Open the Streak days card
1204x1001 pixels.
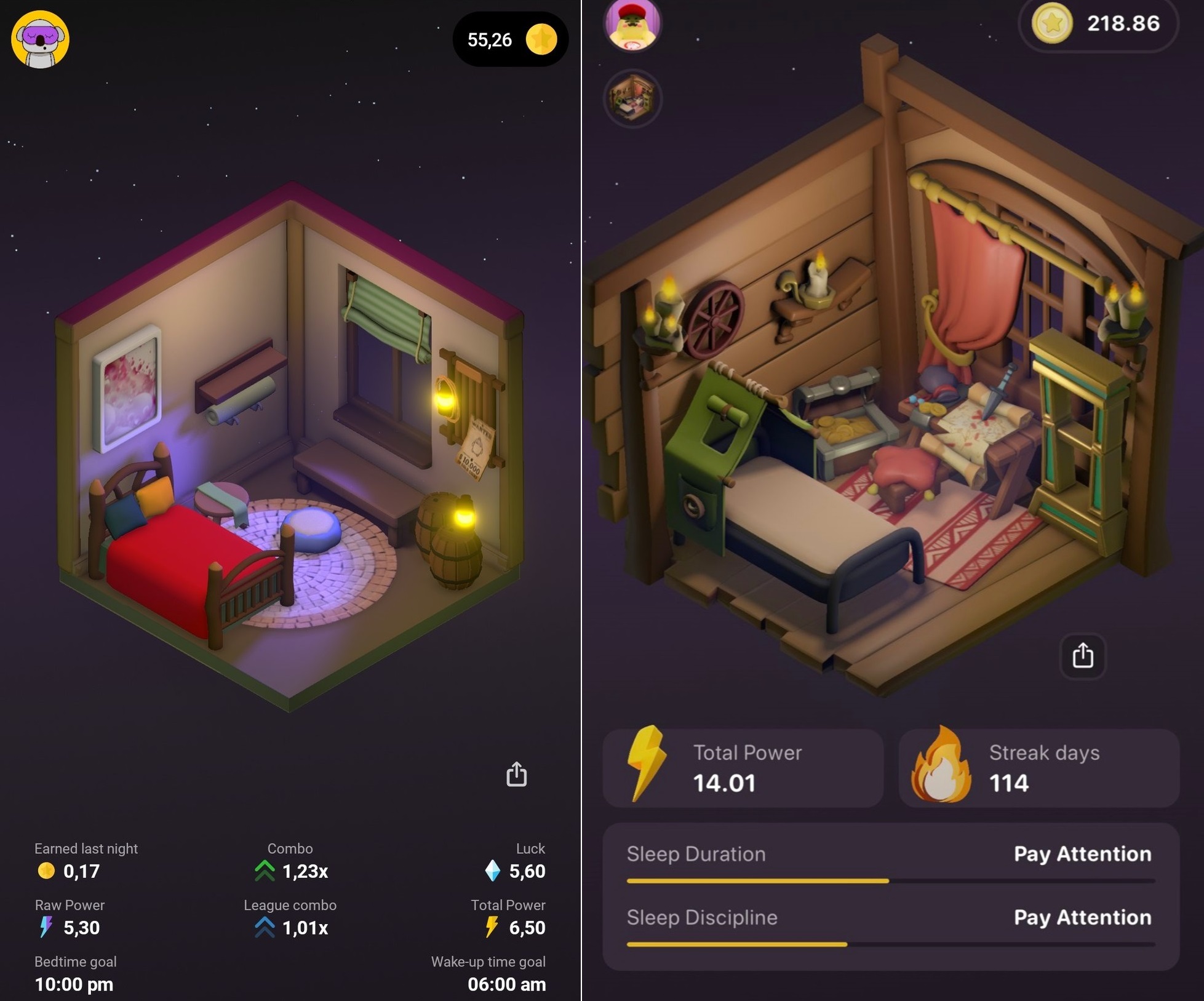[1039, 768]
